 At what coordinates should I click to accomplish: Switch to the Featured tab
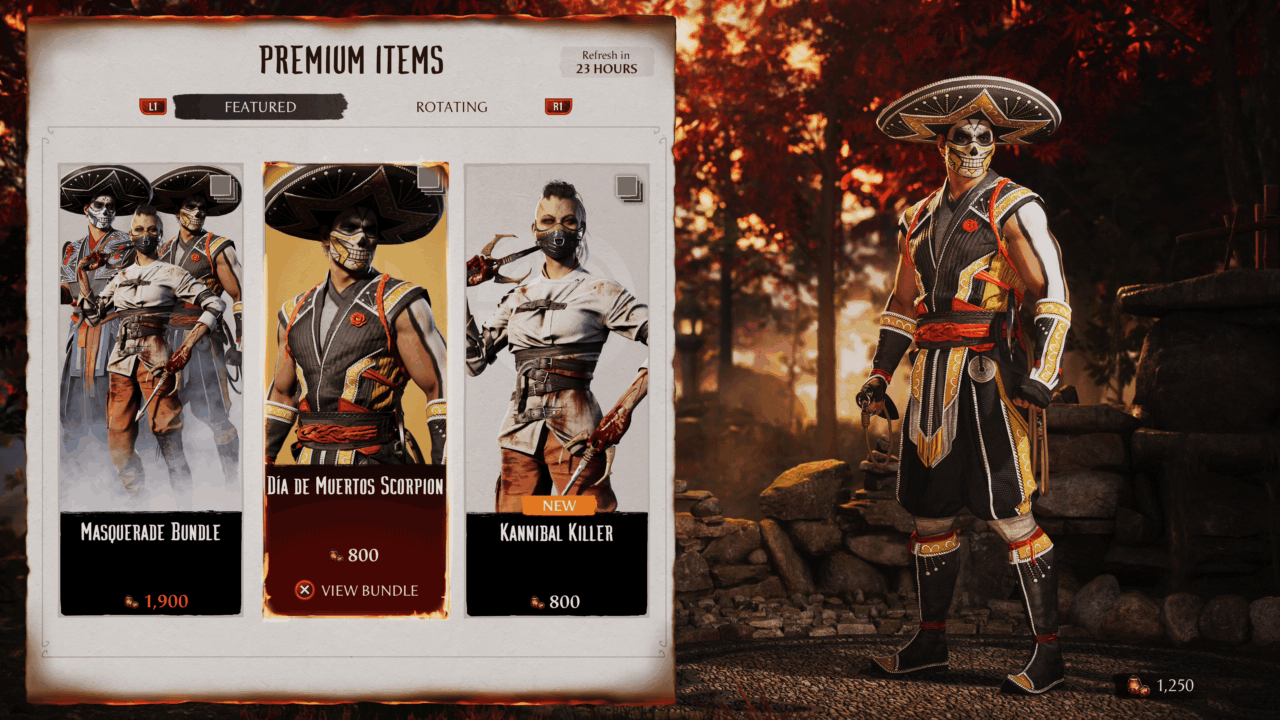[260, 107]
